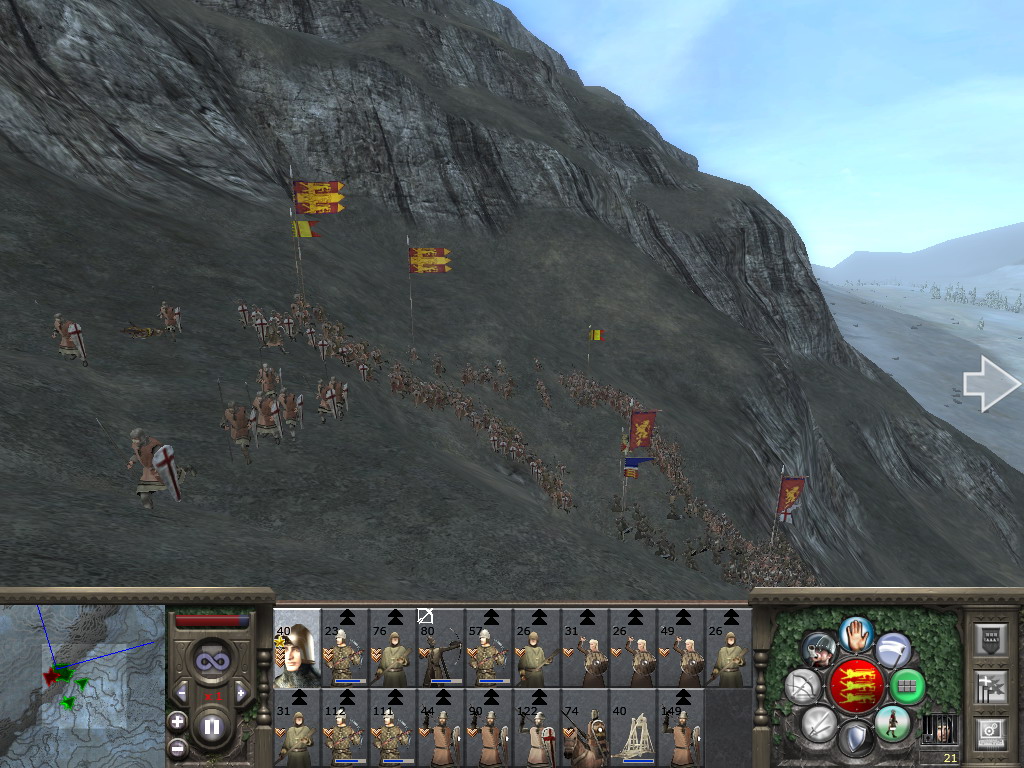Select the 149-strong infantry unit card
Screen dimensions: 1024x768
[x=681, y=727]
